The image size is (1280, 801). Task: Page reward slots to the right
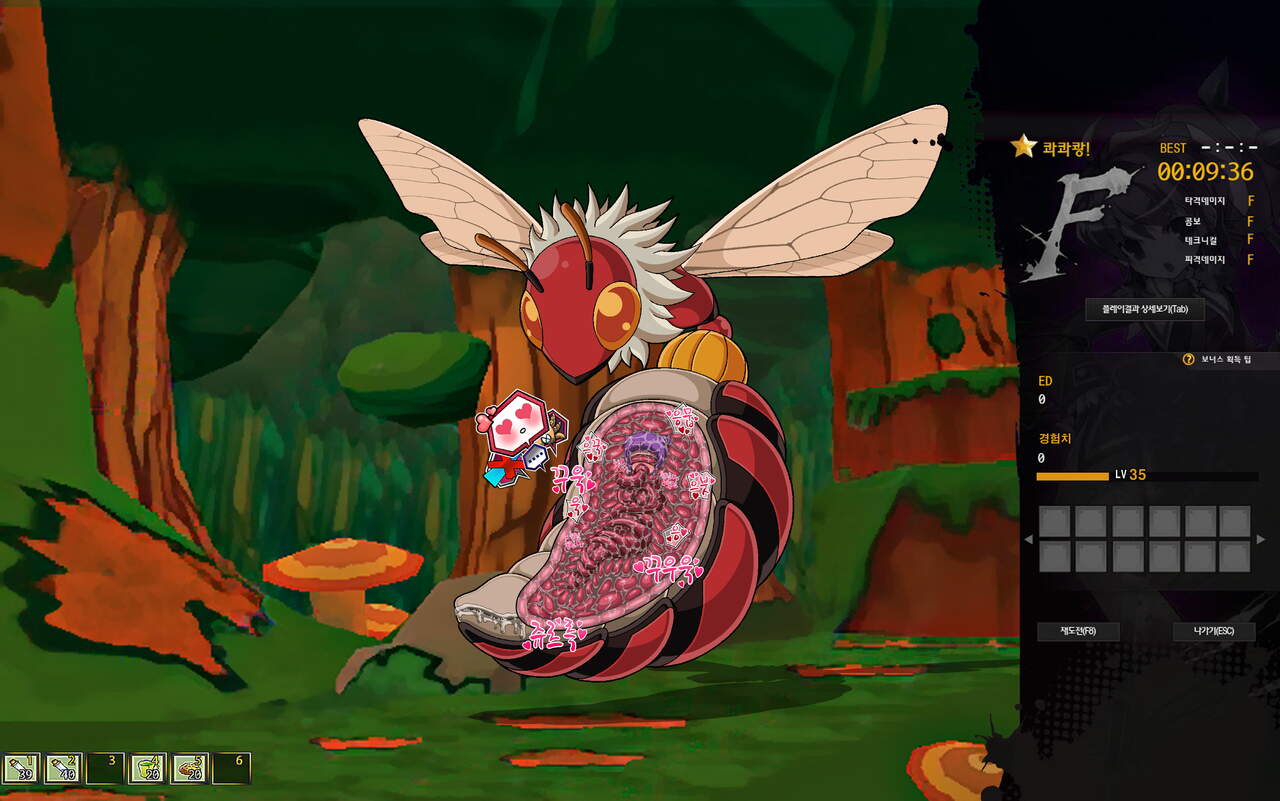[x=1260, y=540]
